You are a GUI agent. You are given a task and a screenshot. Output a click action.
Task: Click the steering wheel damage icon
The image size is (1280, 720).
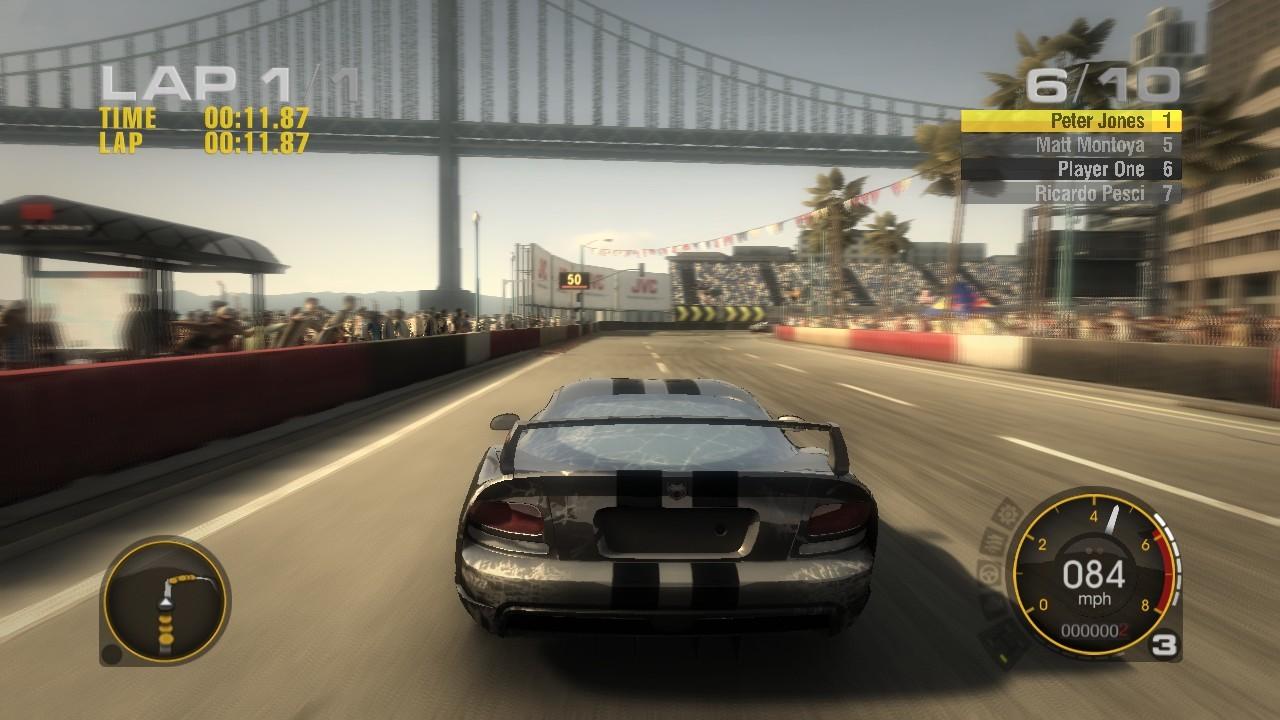click(987, 571)
